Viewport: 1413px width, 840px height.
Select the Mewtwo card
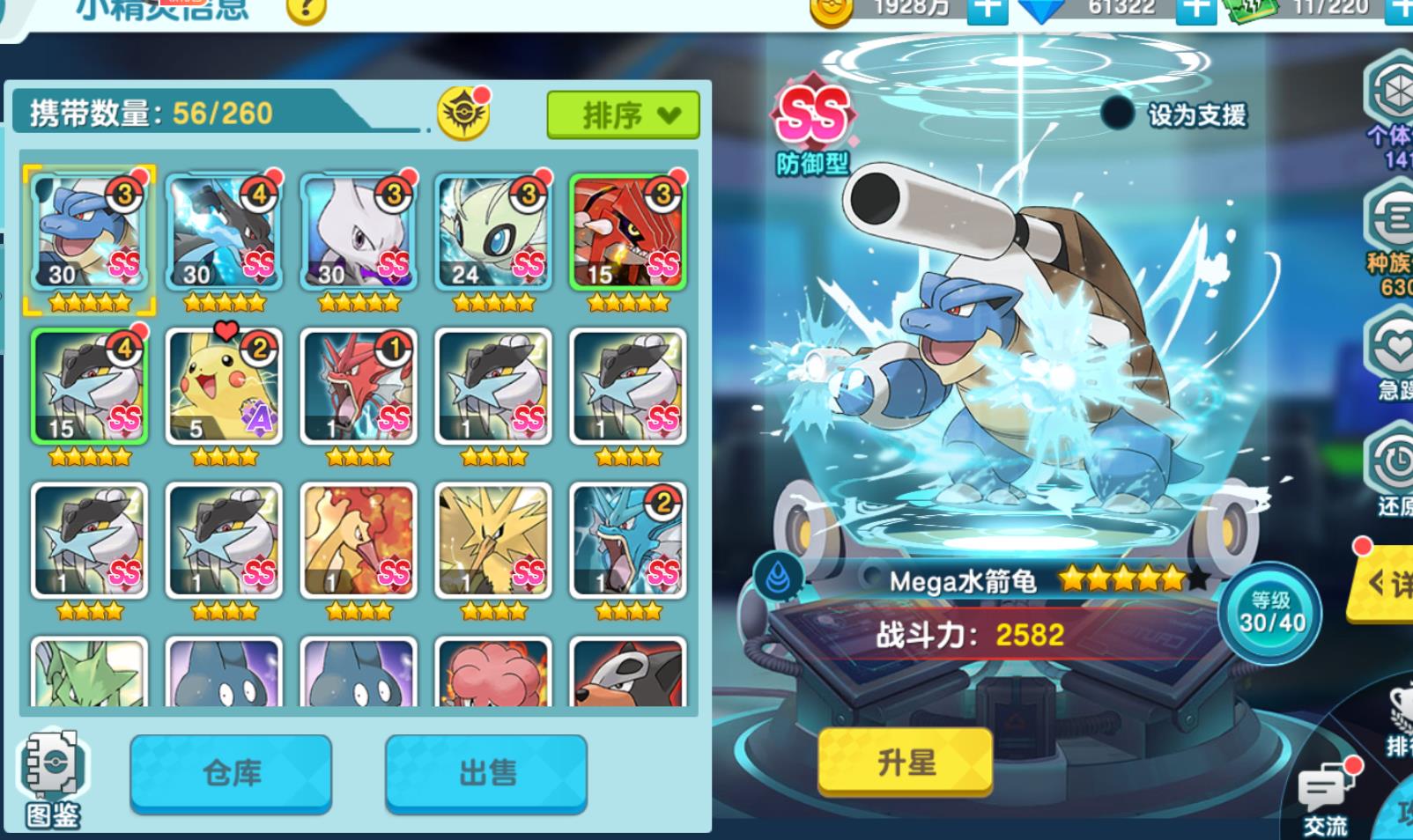(x=359, y=232)
